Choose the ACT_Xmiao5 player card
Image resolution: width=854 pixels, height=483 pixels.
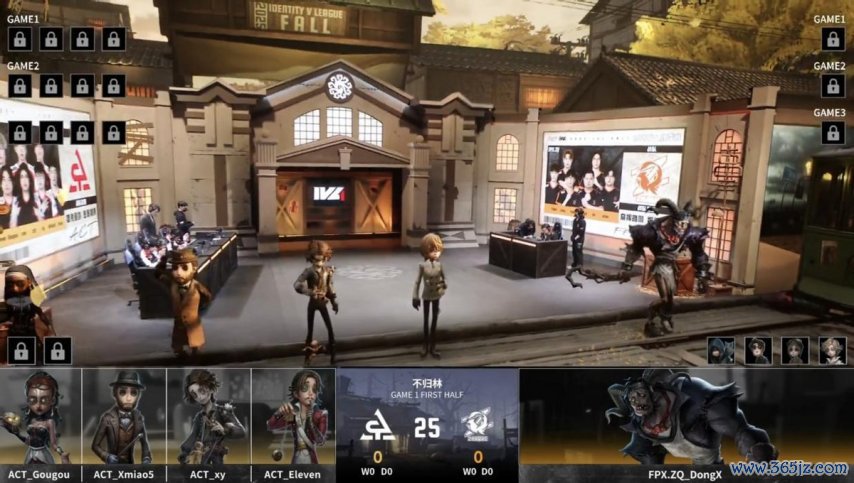124,418
